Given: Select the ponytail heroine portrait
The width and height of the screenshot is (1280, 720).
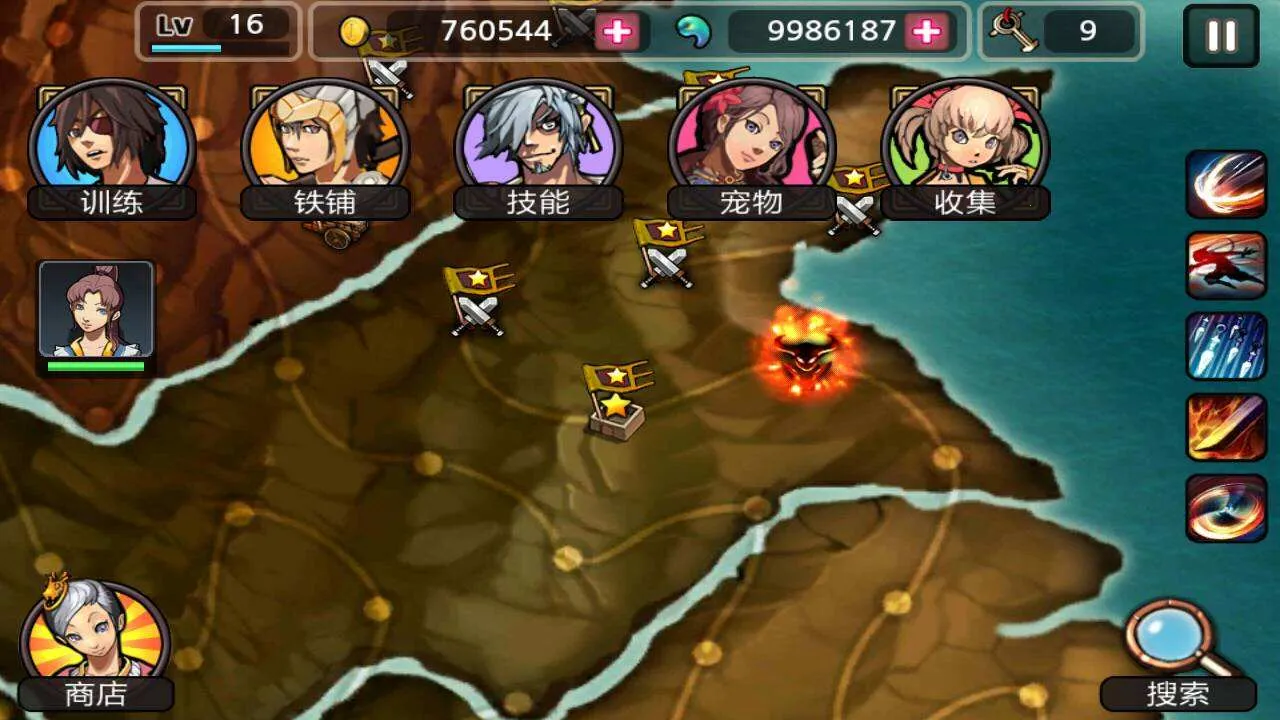Looking at the screenshot, I should tap(96, 310).
